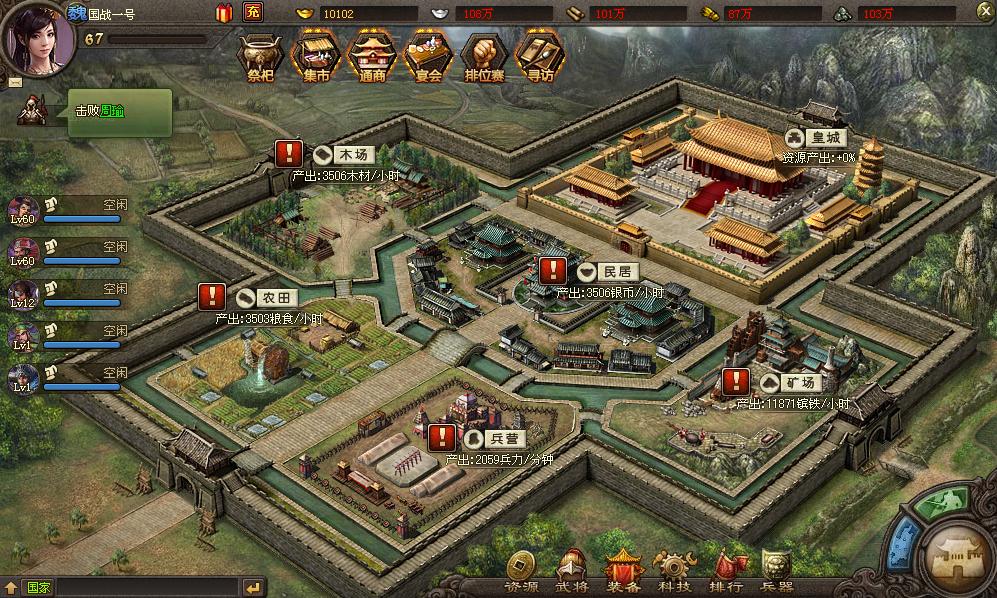Open the 装备 equipment menu
This screenshot has width=997, height=598.
[x=623, y=571]
